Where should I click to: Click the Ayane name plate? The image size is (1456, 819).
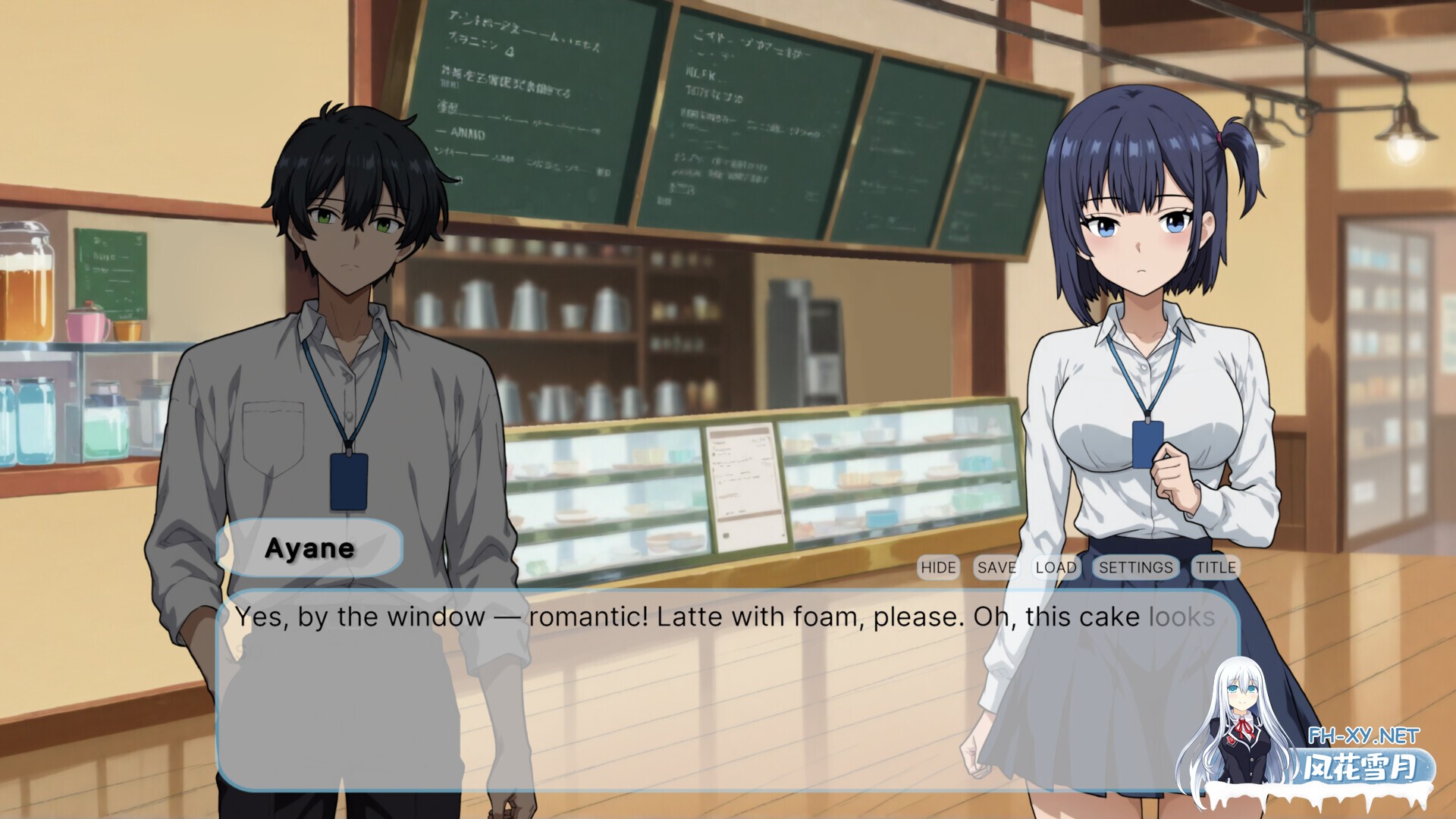[311, 549]
